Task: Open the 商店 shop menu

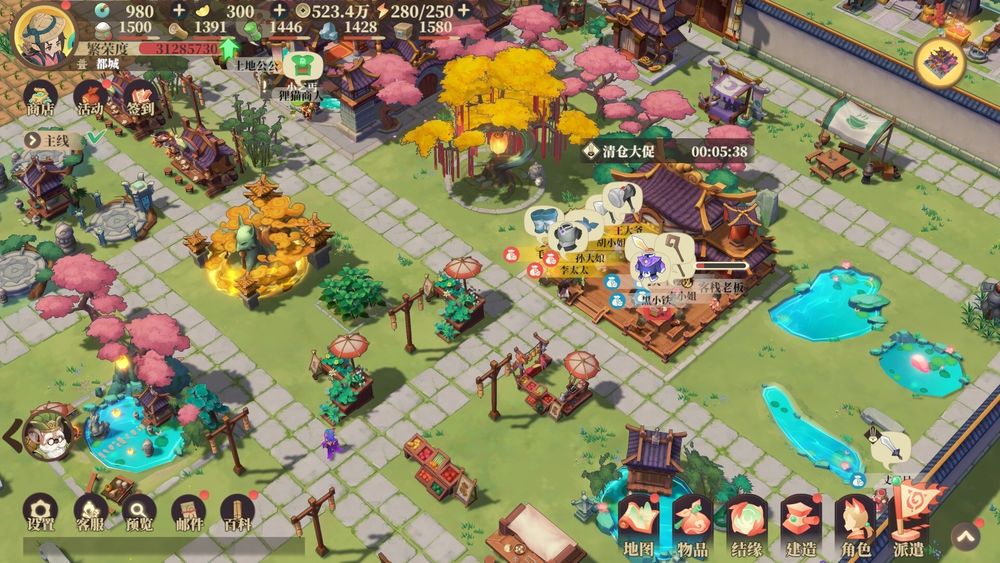Action: (40, 100)
